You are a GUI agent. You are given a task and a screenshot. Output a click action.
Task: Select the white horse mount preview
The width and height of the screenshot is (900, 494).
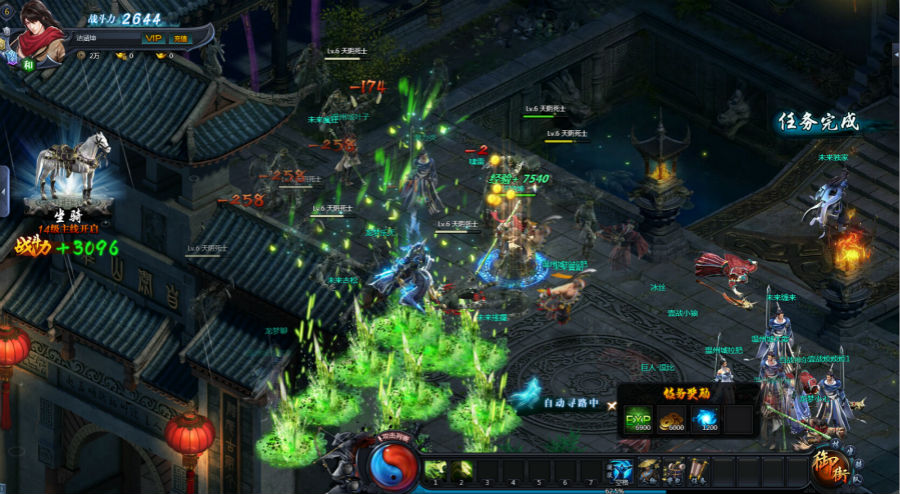(x=72, y=165)
